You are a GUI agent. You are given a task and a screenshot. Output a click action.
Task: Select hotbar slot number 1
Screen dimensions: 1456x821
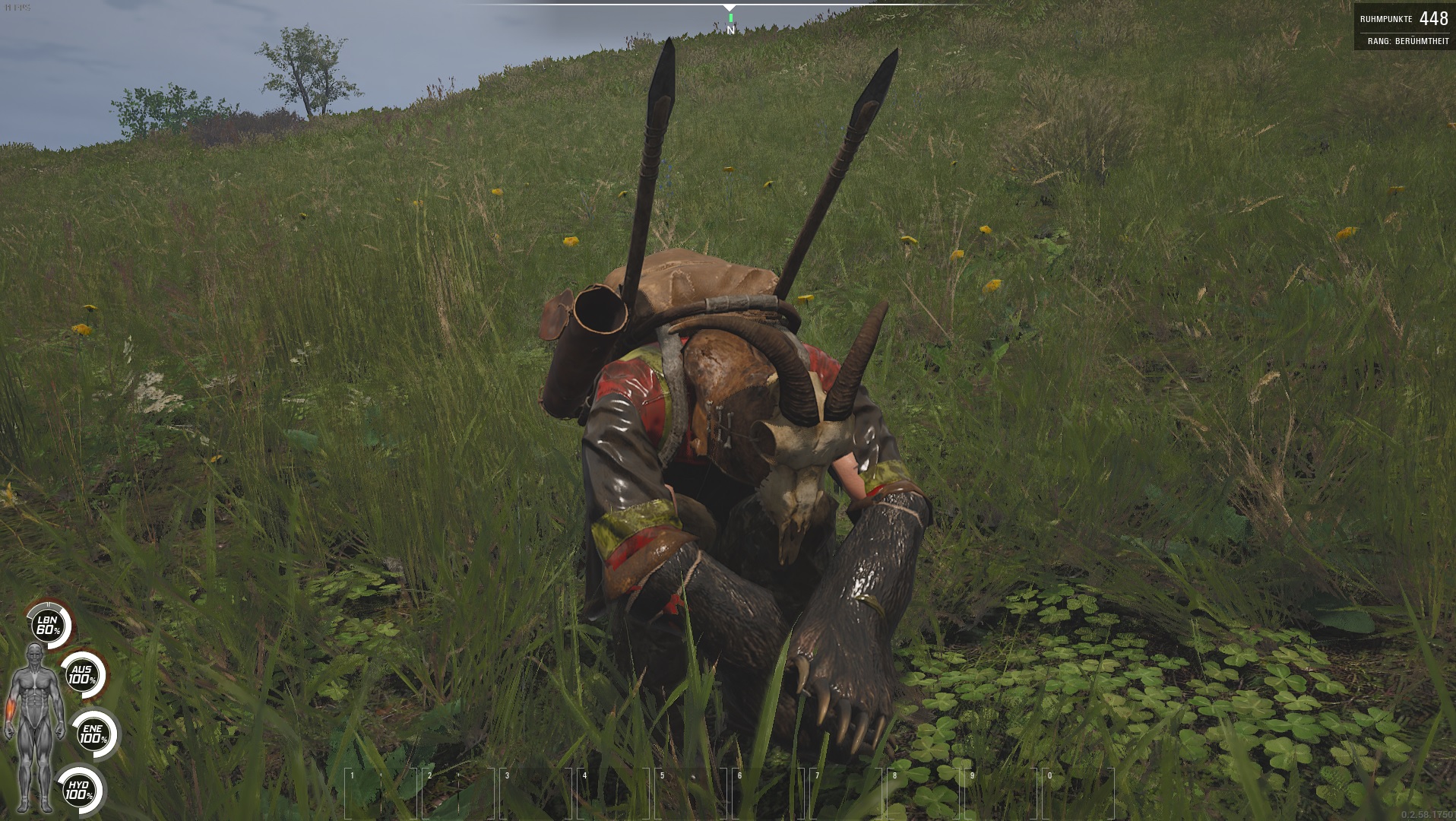tap(381, 793)
